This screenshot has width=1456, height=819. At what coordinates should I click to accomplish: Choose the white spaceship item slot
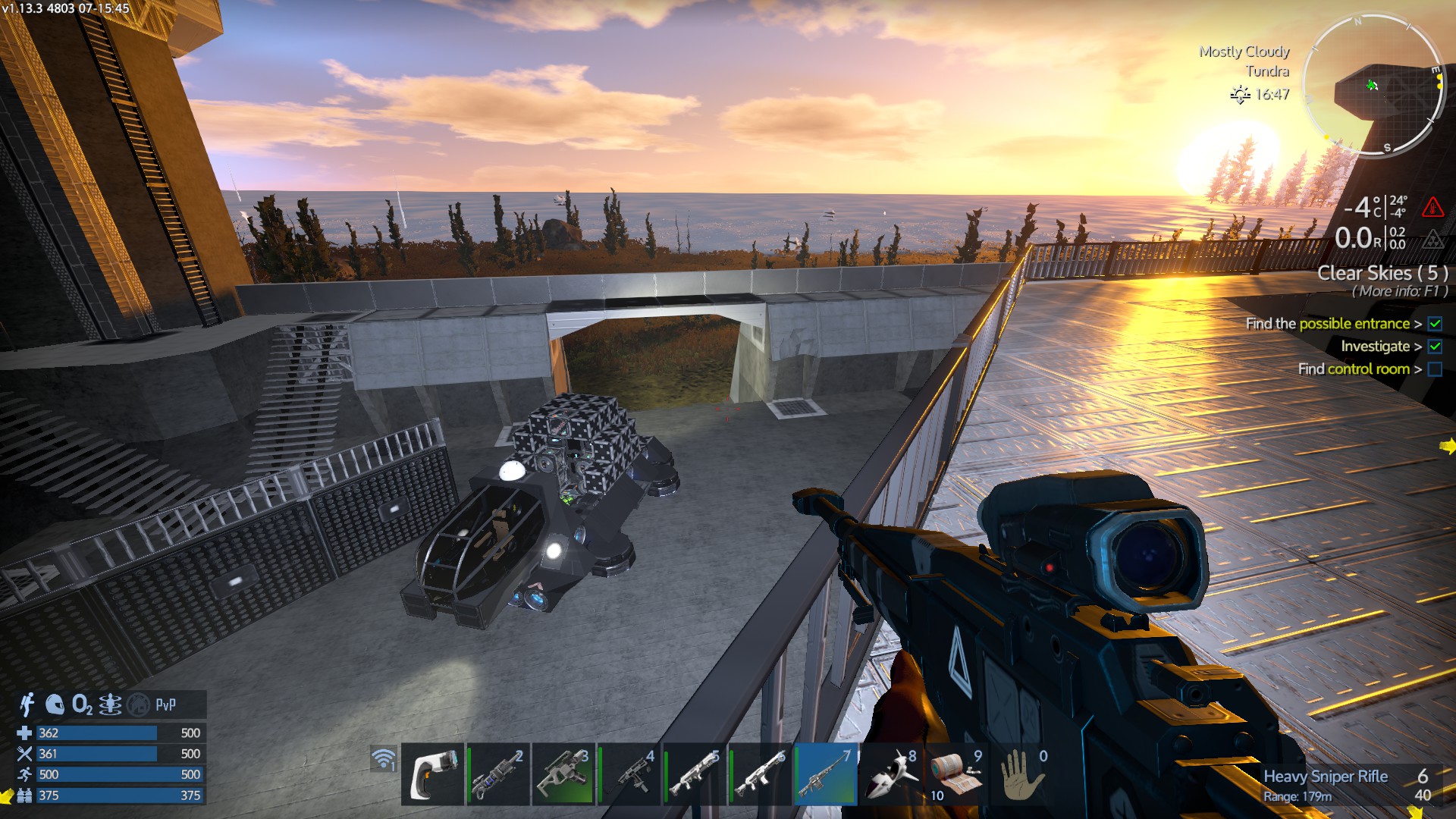[x=892, y=775]
